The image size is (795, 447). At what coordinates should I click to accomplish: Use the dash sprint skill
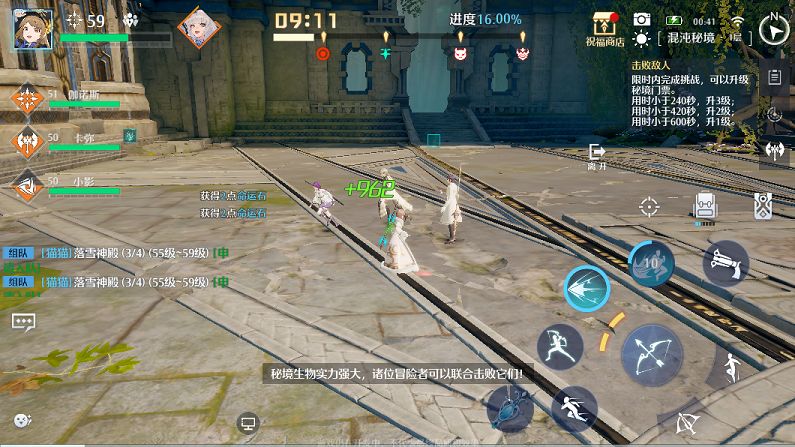point(574,408)
